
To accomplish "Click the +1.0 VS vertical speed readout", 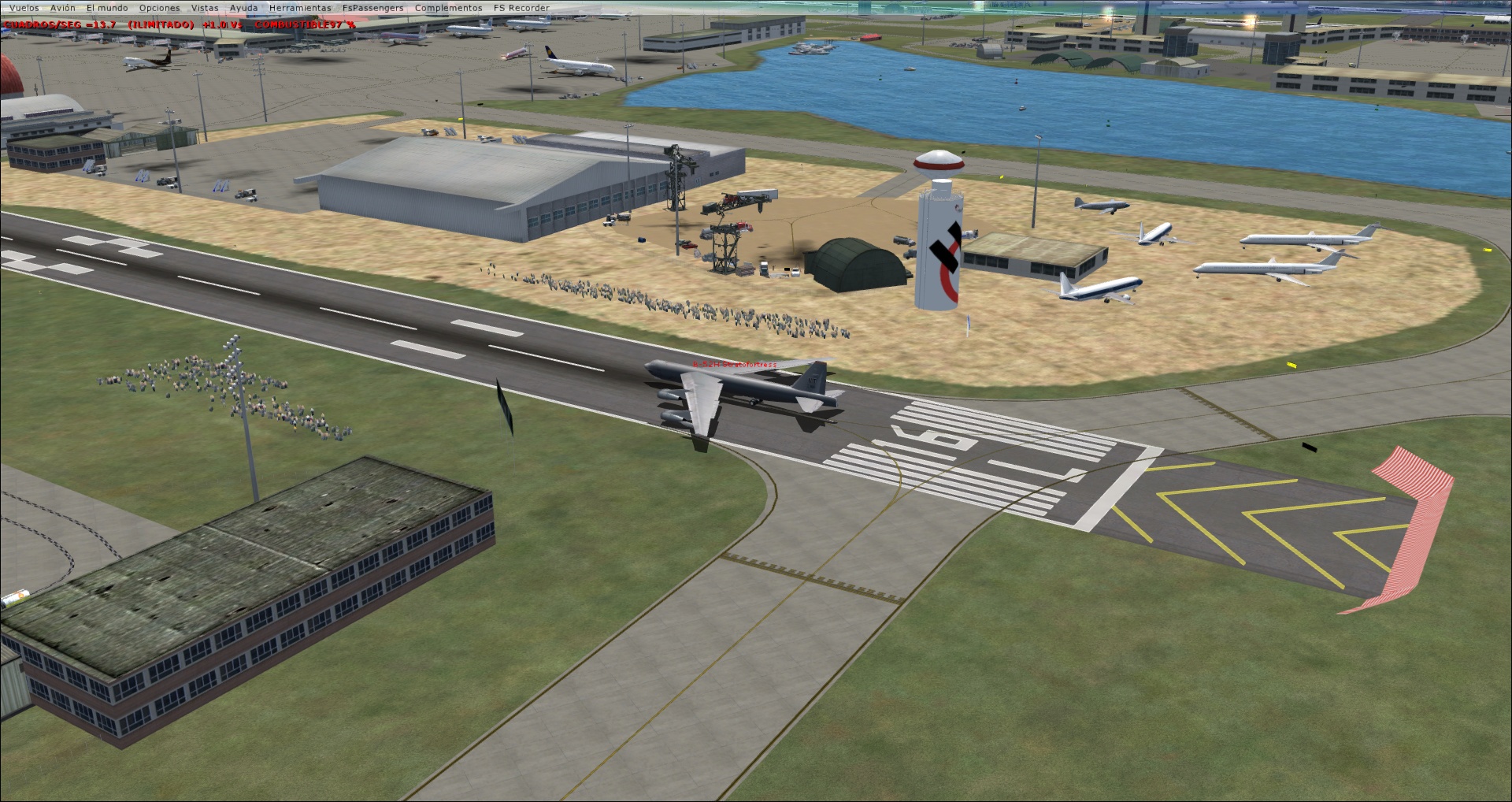I will pyautogui.click(x=223, y=23).
